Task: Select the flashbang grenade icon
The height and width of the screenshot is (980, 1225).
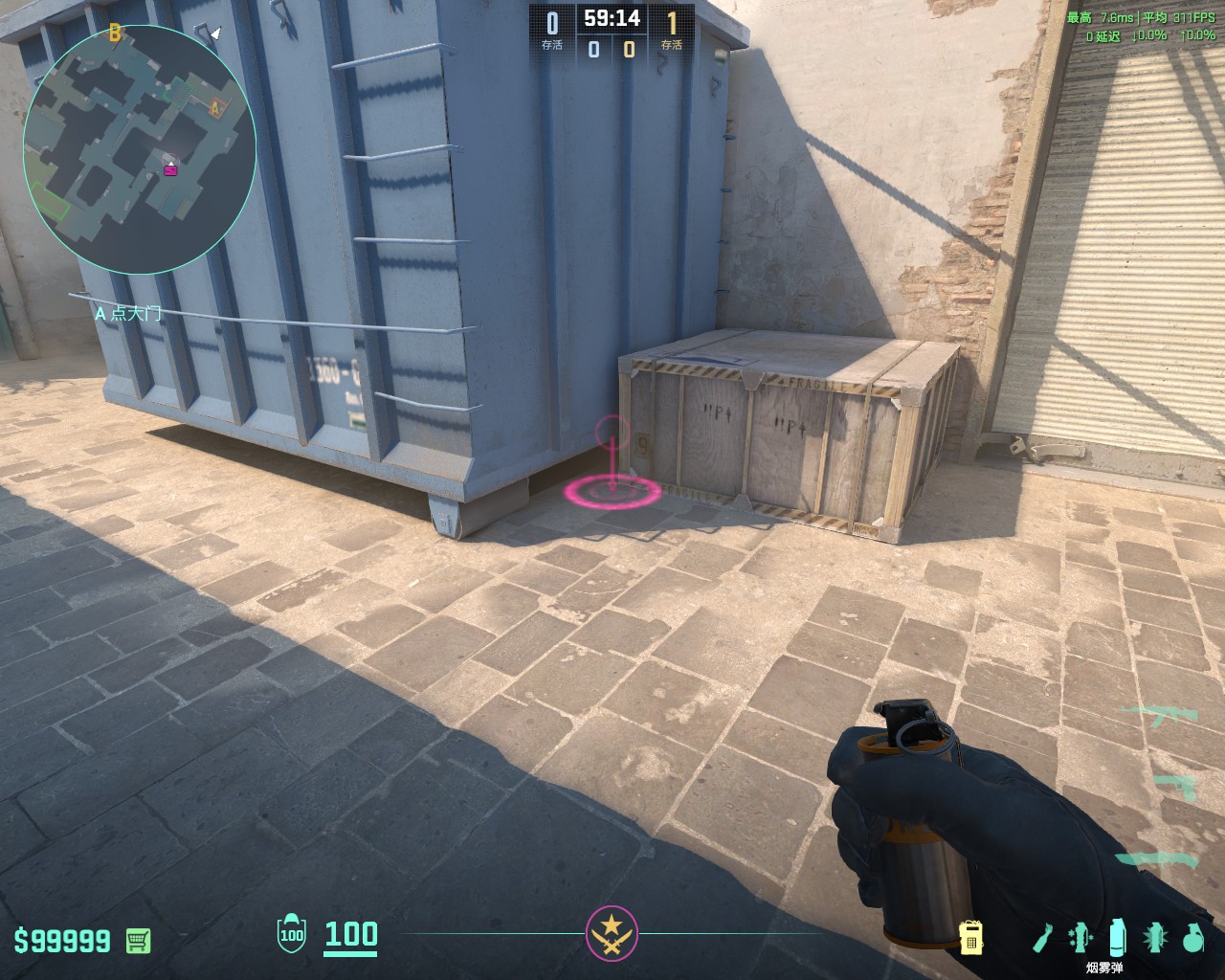Action: tap(1155, 937)
